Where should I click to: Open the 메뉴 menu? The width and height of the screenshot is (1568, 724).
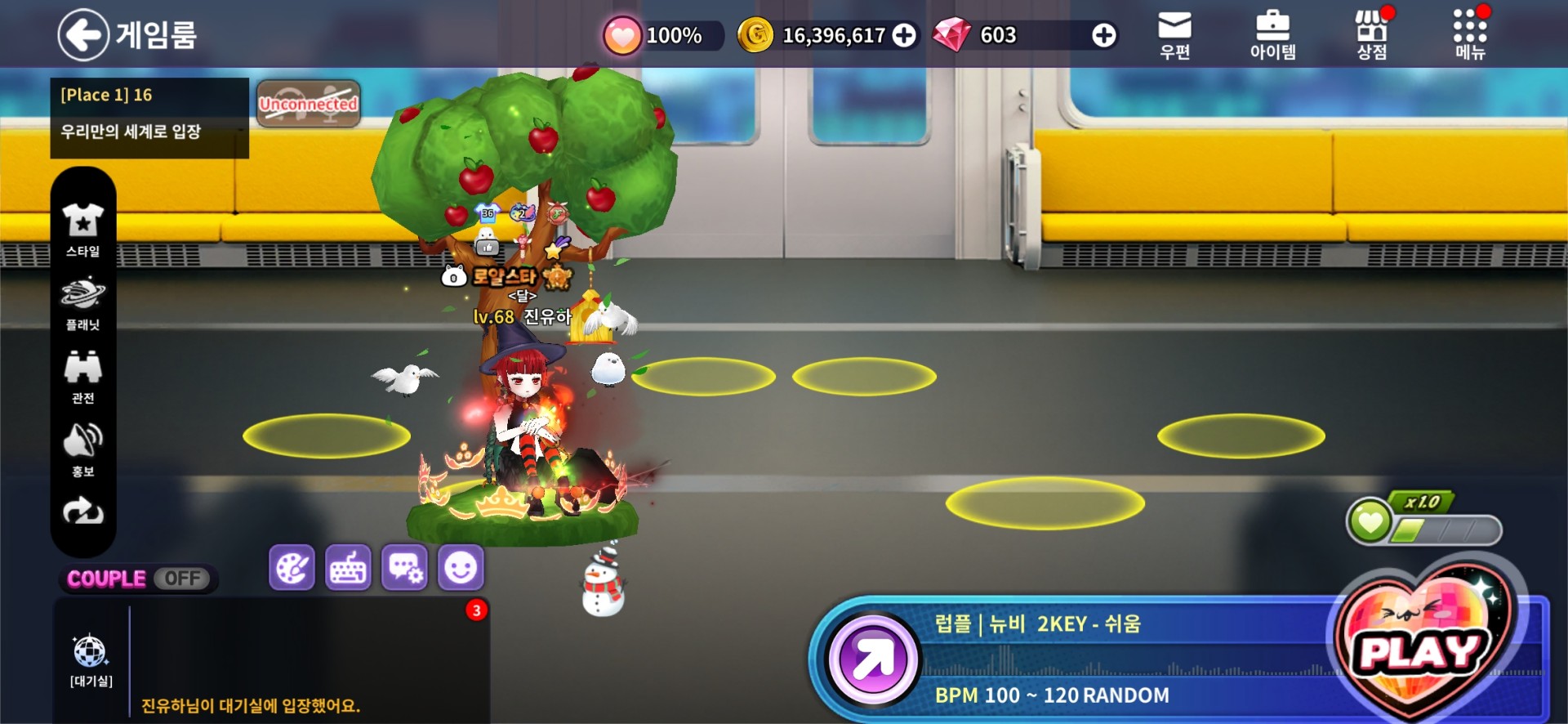[x=1470, y=35]
